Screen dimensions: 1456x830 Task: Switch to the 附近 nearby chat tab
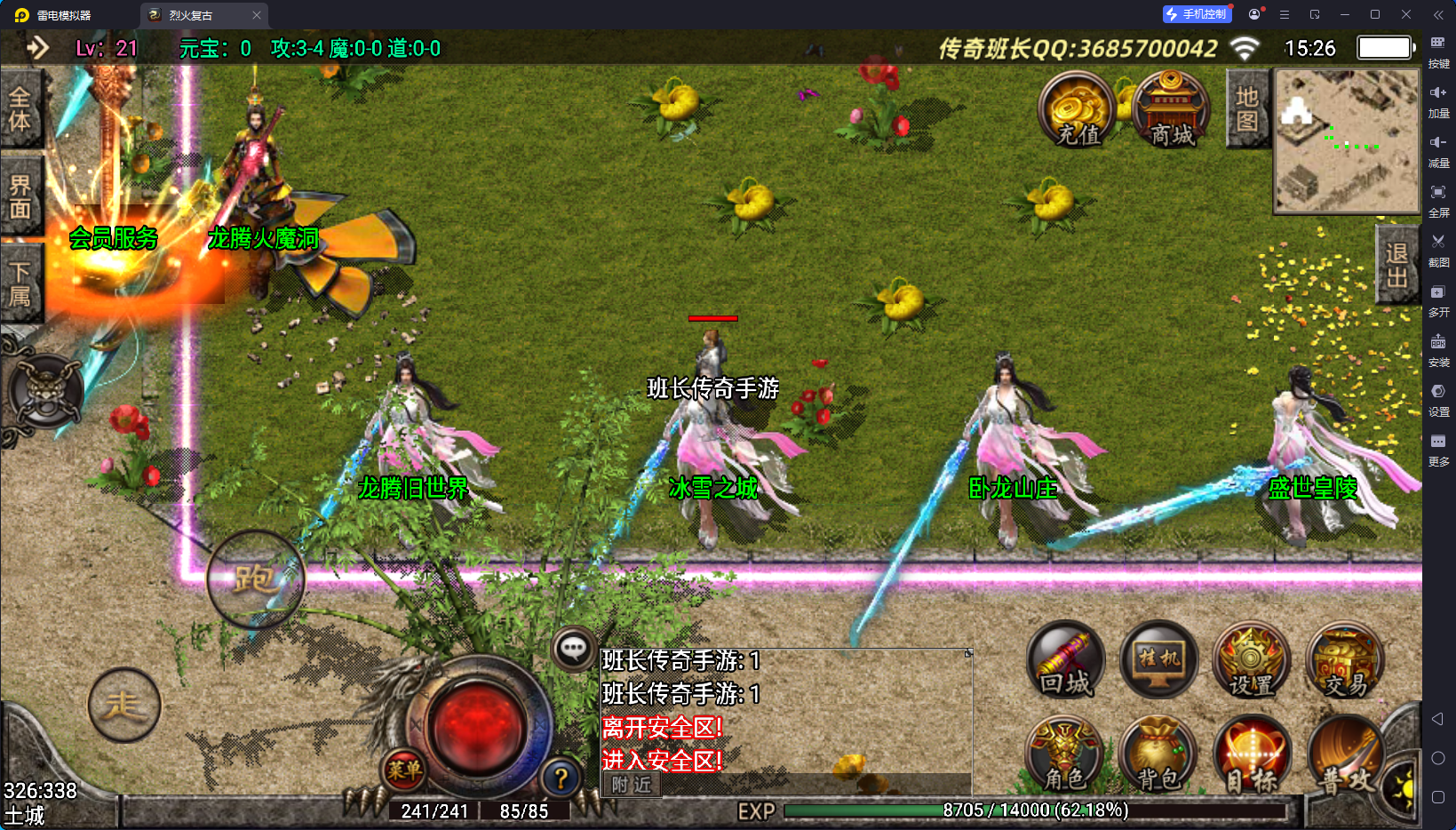coord(632,785)
